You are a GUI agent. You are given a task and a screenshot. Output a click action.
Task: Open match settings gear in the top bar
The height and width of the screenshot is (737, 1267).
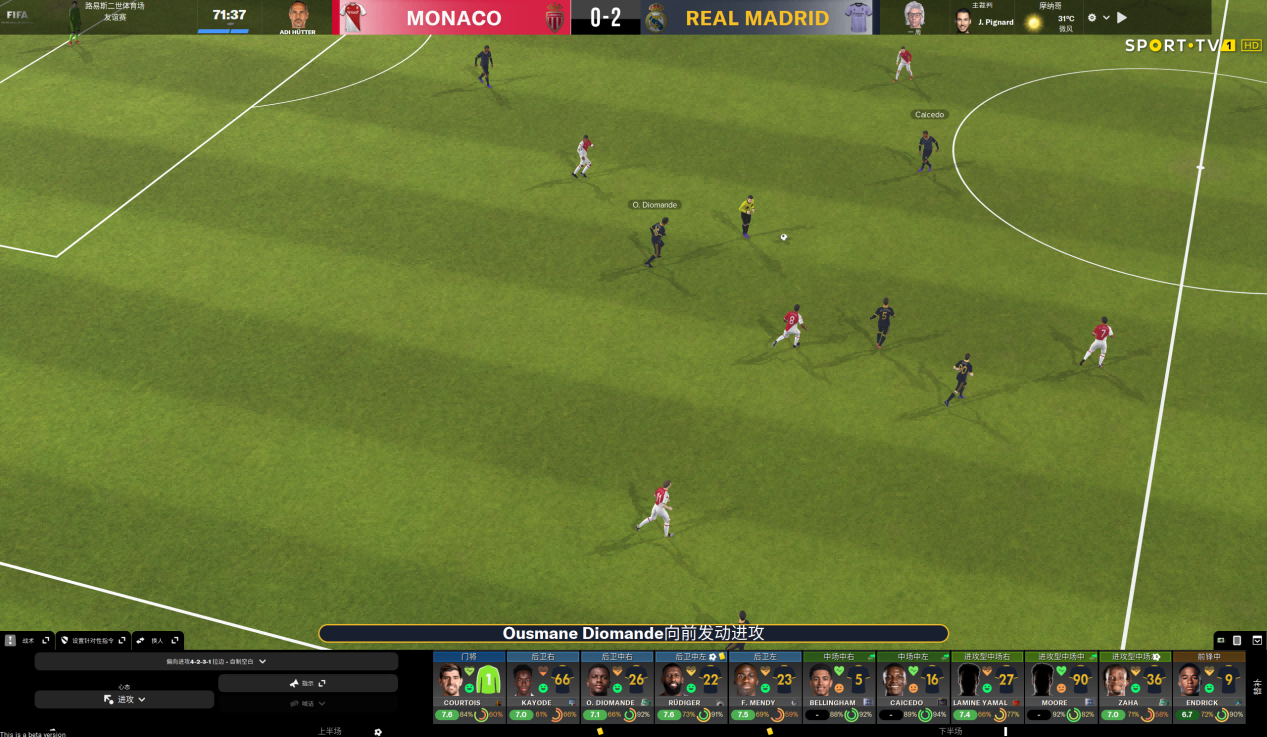point(1092,17)
